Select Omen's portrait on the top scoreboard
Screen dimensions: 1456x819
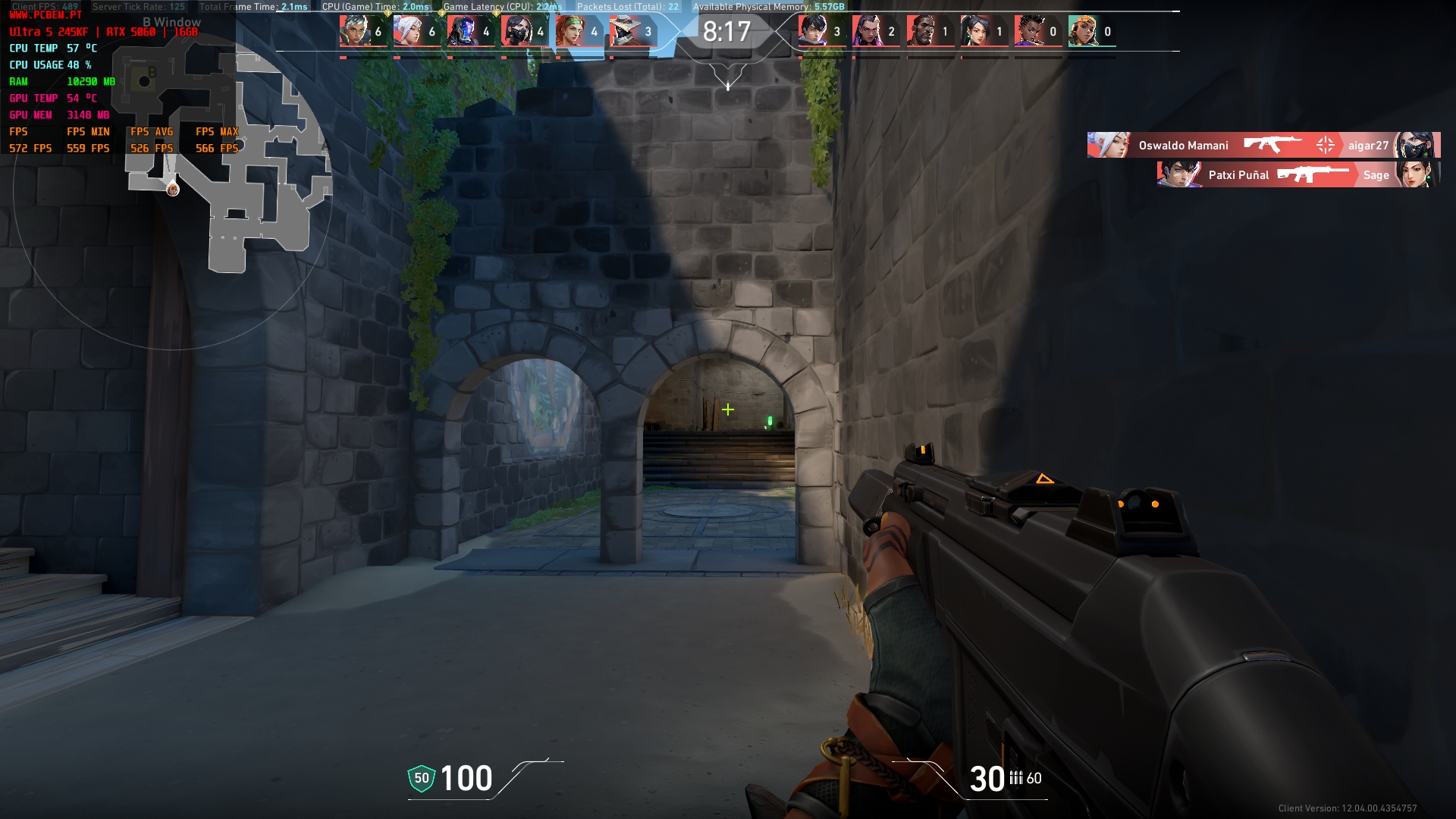[x=462, y=31]
